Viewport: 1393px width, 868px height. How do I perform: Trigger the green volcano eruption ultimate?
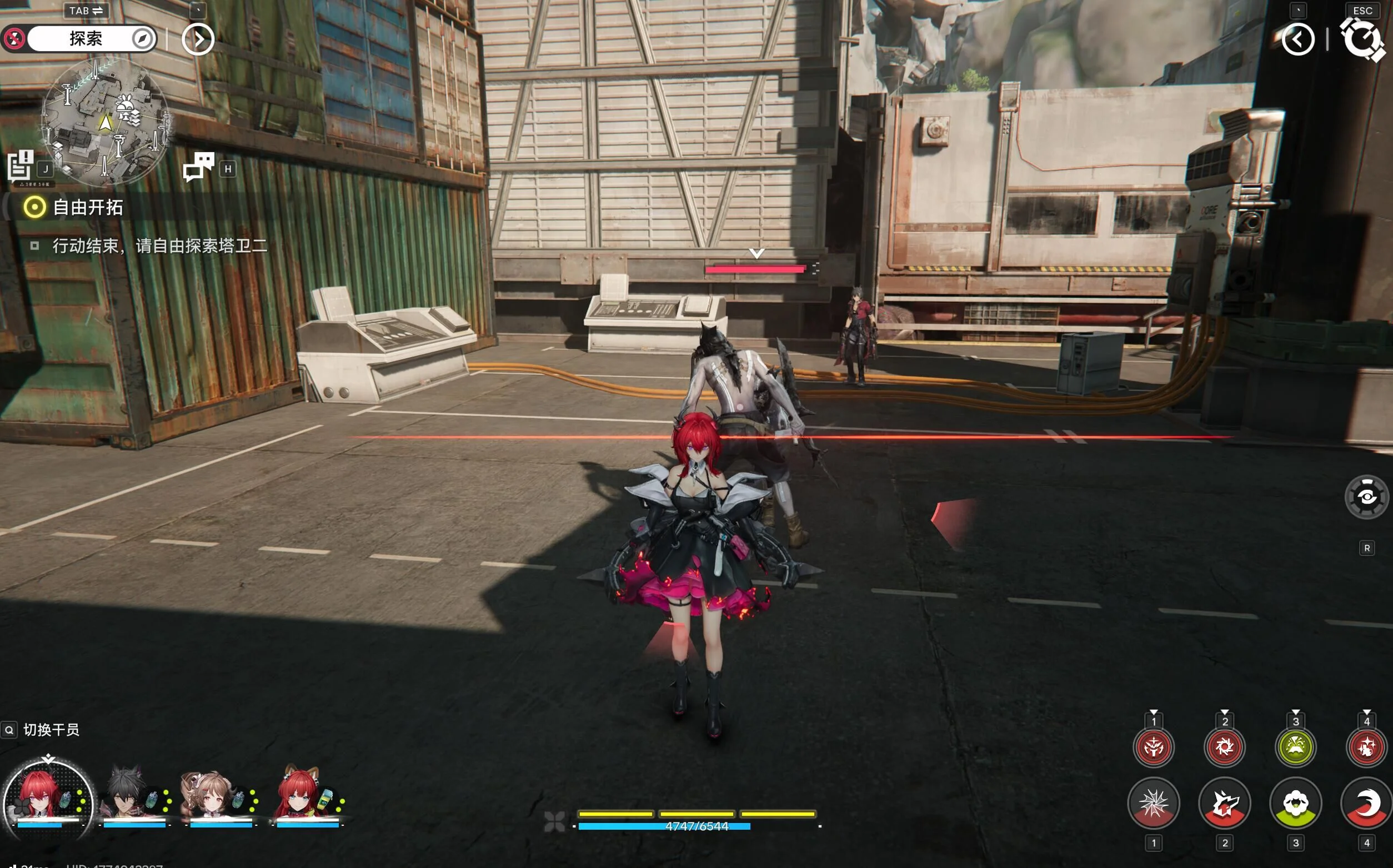(x=1295, y=747)
